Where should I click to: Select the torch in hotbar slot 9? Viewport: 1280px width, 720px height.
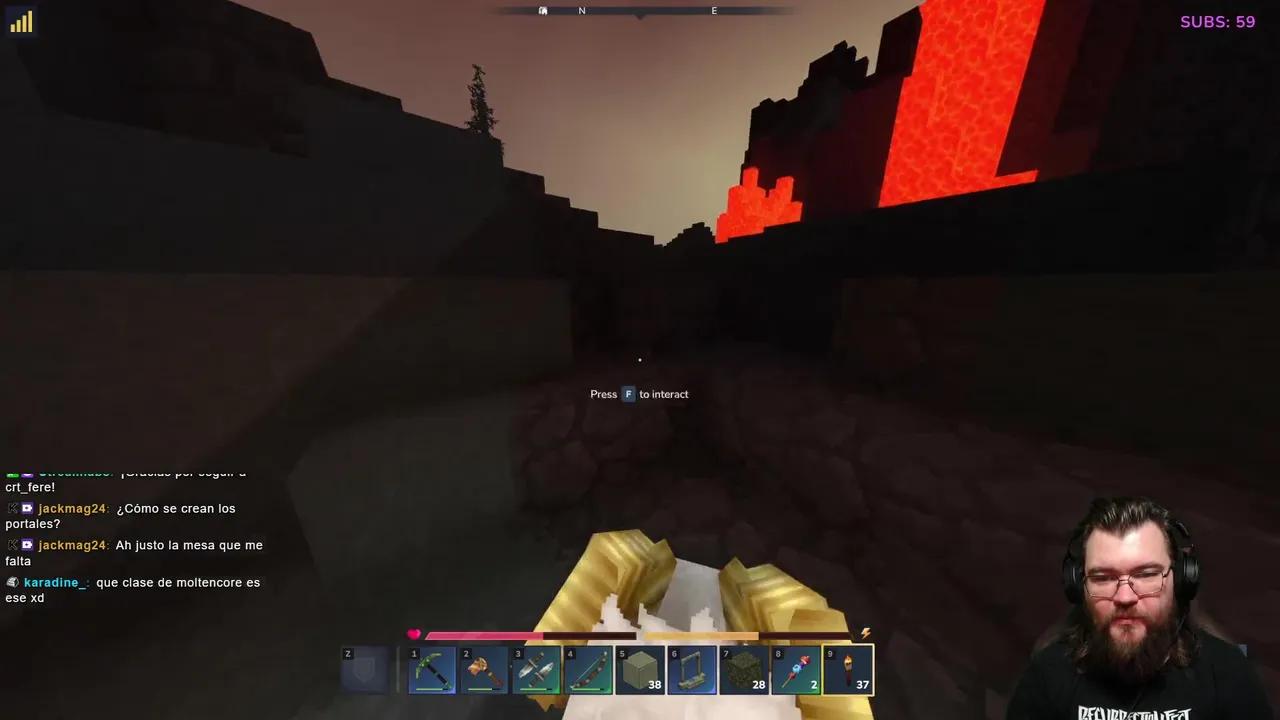(848, 668)
